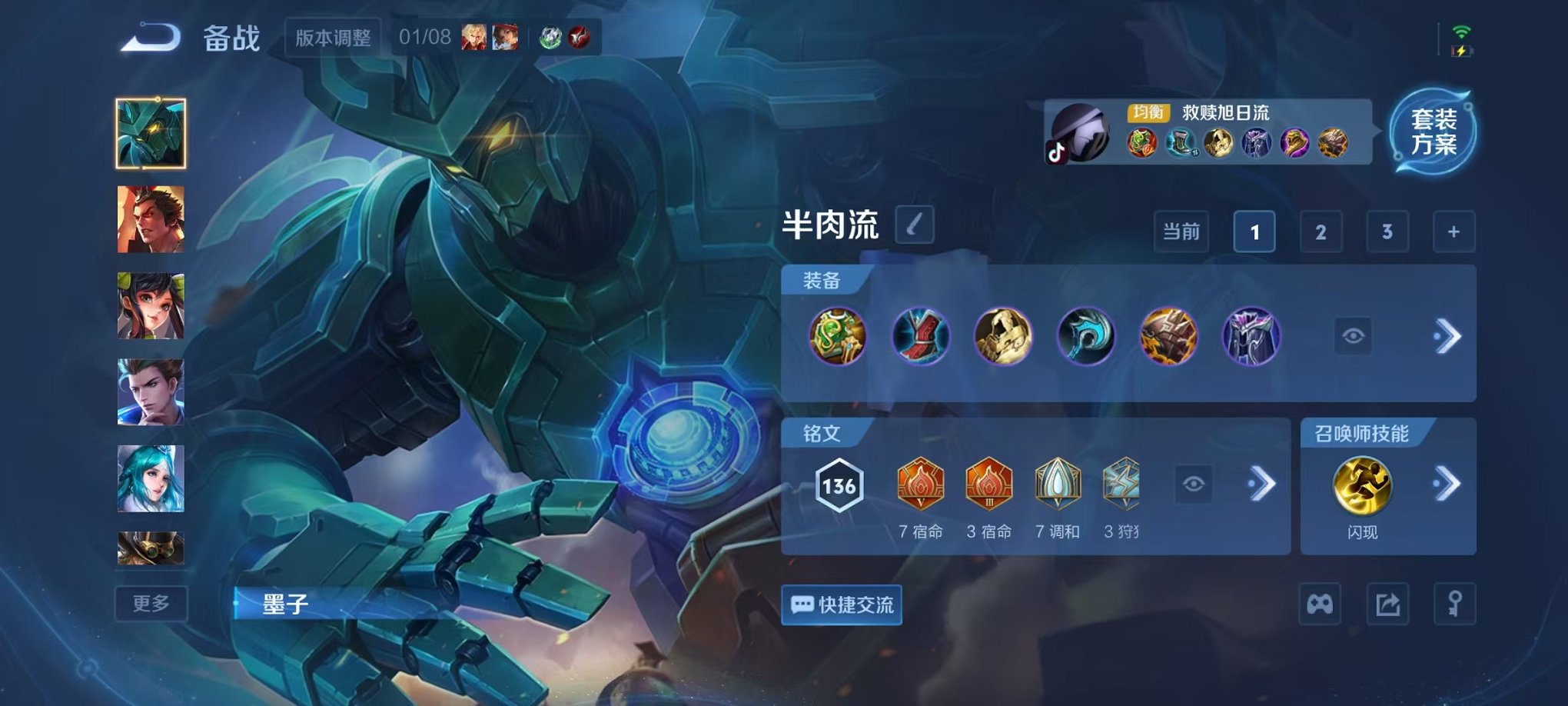Viewport: 1568px width, 706px height.
Task: Select Mozi's hero portrait in the sidebar
Action: coord(151,129)
